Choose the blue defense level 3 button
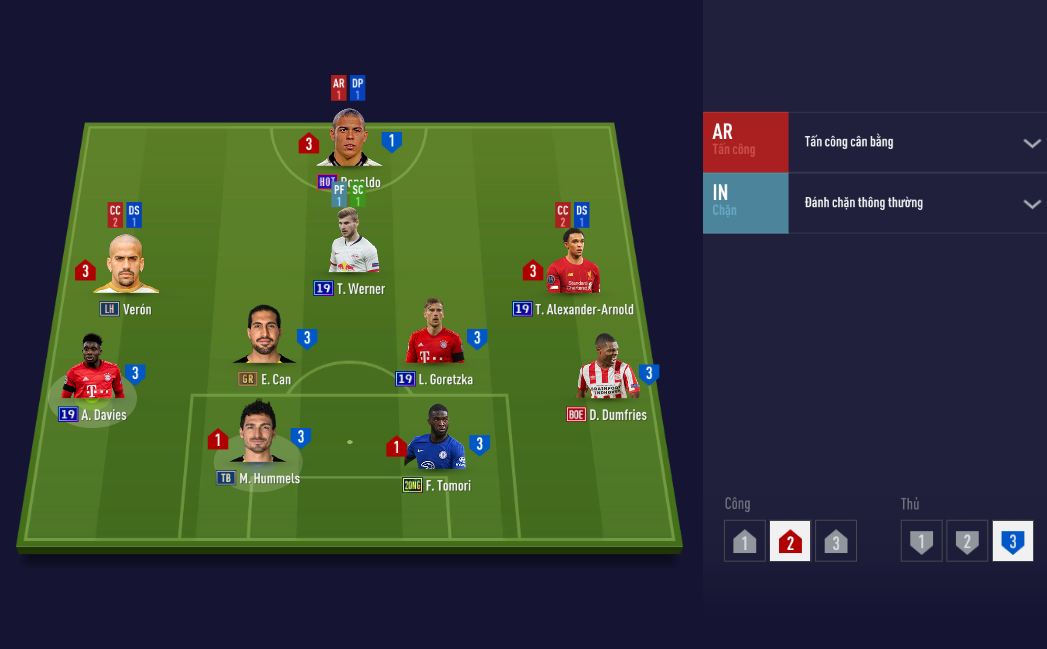The image size is (1047, 649). tap(1012, 541)
